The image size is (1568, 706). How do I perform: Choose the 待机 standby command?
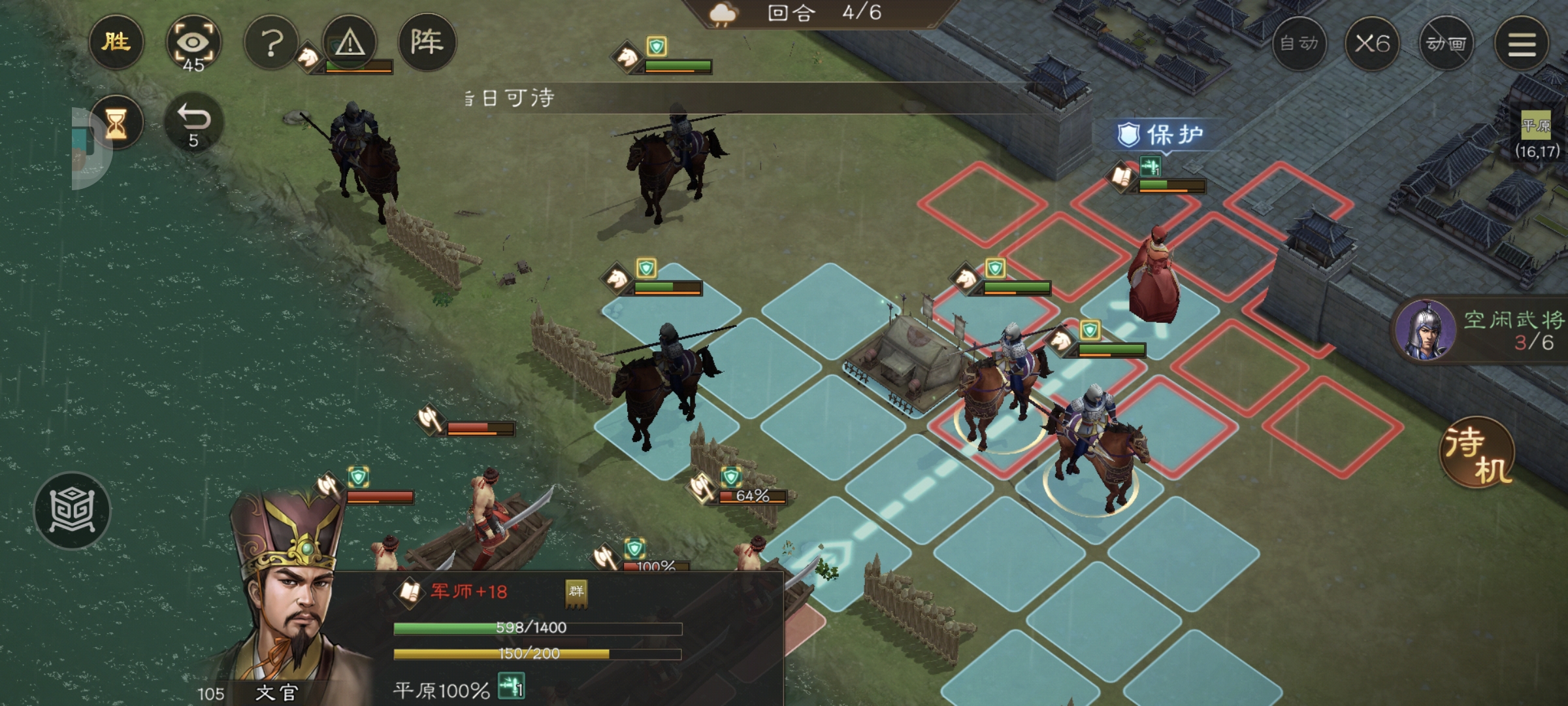pyautogui.click(x=1478, y=452)
